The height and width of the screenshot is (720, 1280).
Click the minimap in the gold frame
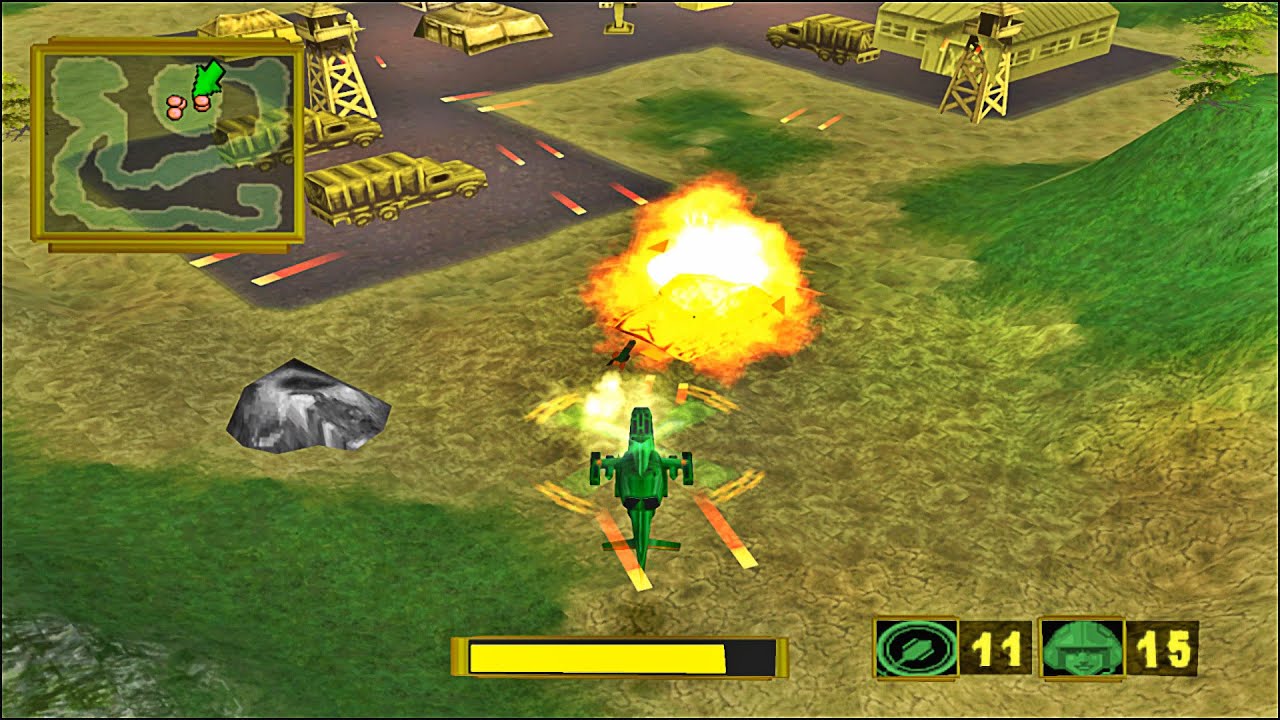[x=167, y=142]
